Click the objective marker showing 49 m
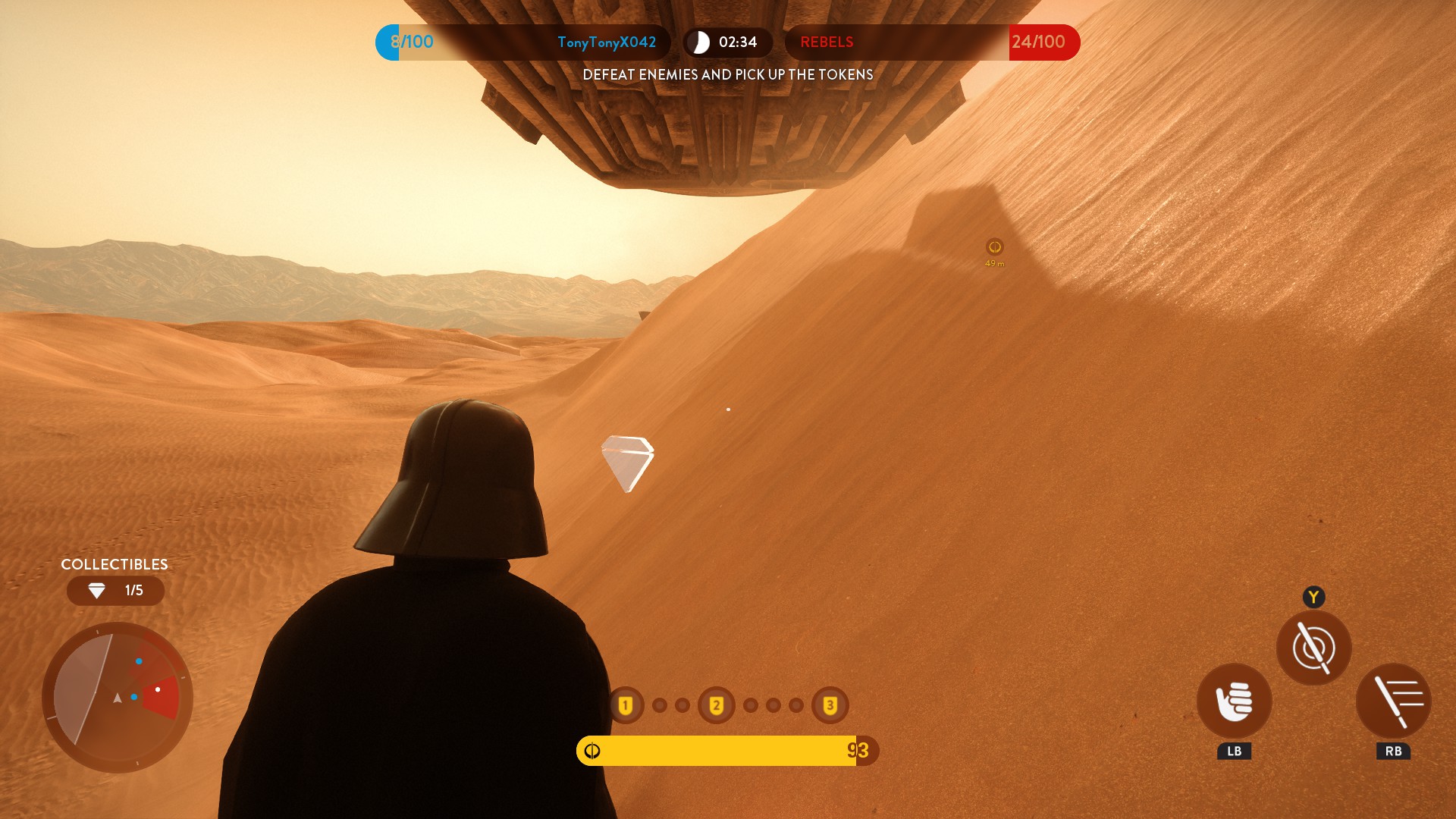 pos(994,247)
